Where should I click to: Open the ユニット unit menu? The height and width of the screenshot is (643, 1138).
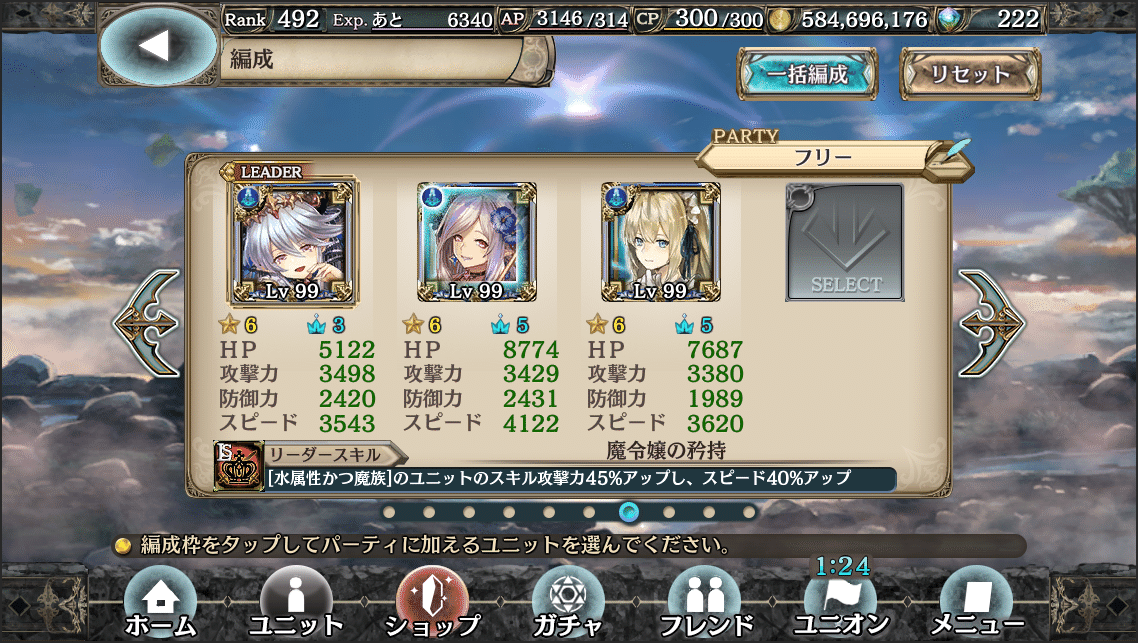(296, 602)
